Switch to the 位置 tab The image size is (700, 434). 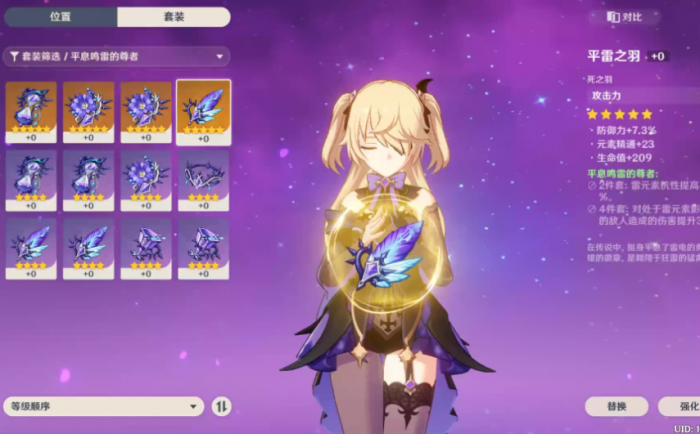click(x=60, y=17)
